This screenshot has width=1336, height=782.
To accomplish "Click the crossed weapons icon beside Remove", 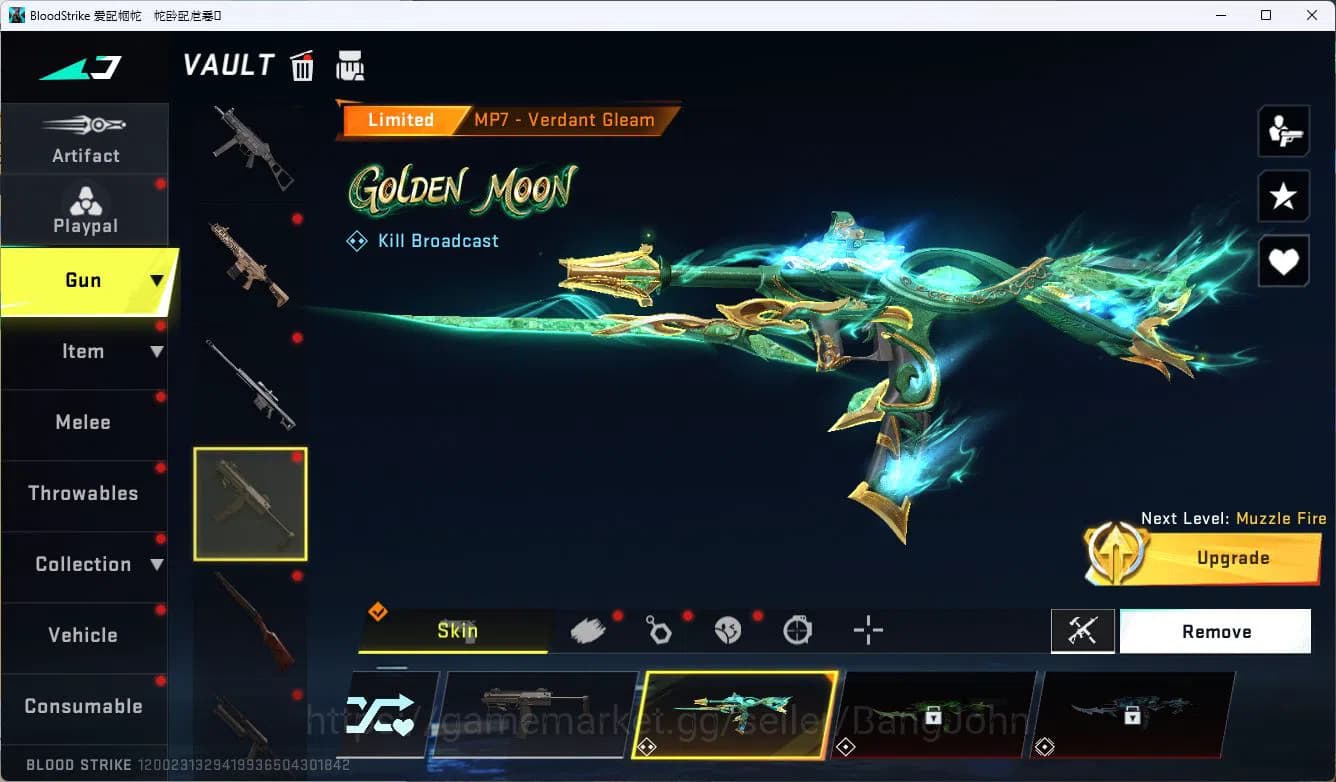I will pos(1083,631).
